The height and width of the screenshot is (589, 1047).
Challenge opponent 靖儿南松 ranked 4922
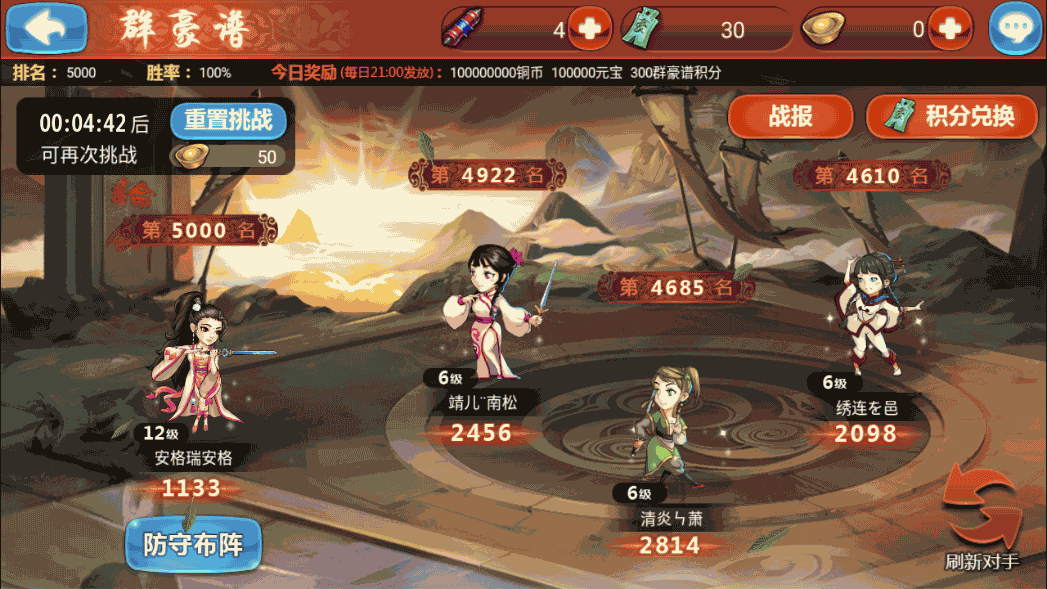point(493,312)
